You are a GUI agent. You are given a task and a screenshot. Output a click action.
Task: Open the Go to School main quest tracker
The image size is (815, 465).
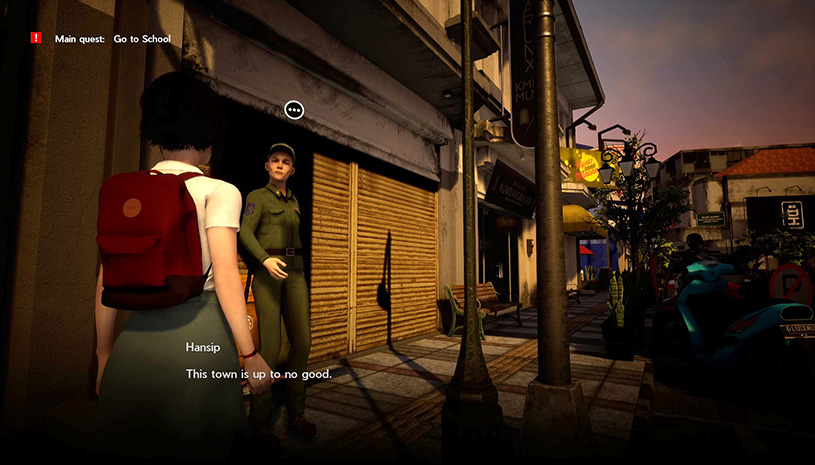112,39
